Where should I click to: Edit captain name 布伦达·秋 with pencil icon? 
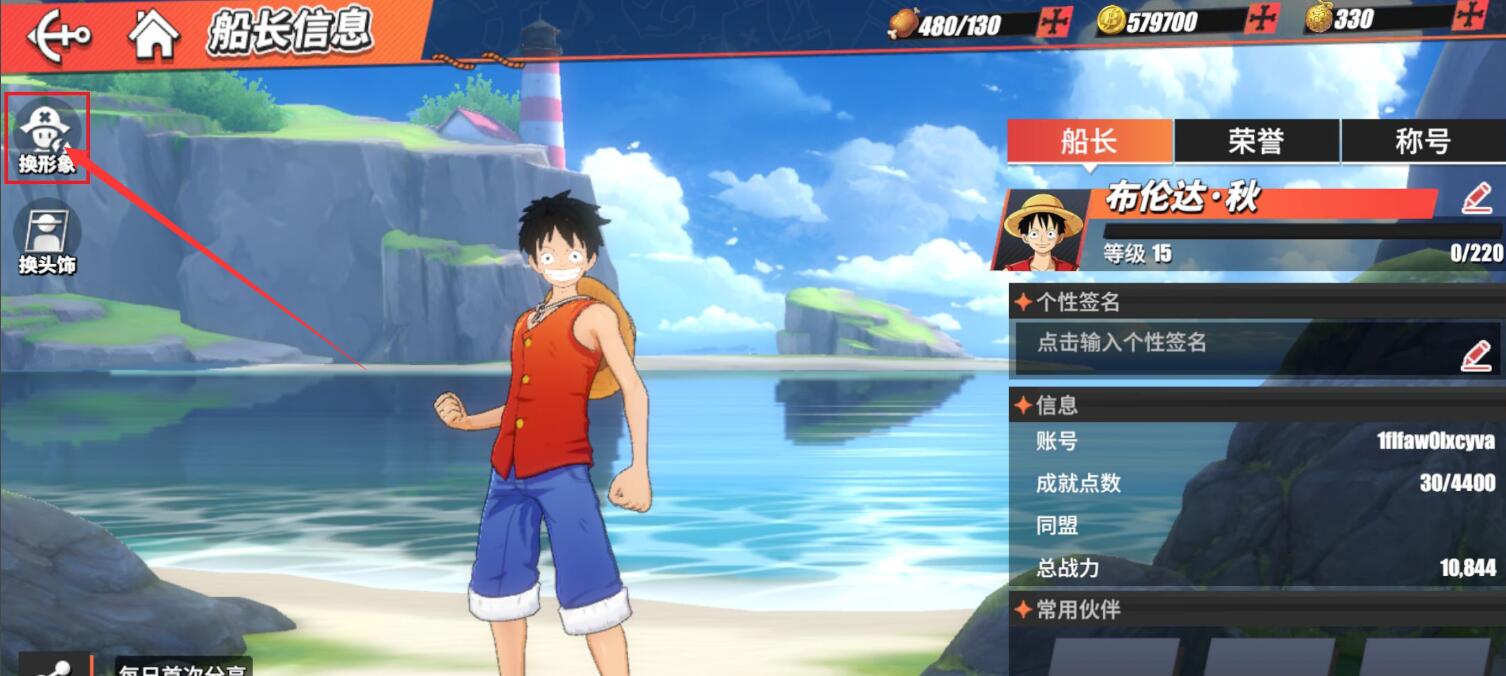pyautogui.click(x=1476, y=199)
